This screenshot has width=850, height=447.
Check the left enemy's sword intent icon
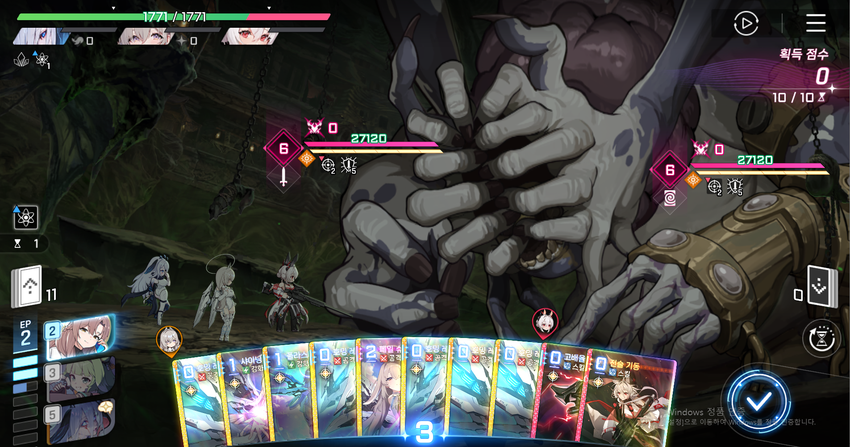[x=284, y=177]
